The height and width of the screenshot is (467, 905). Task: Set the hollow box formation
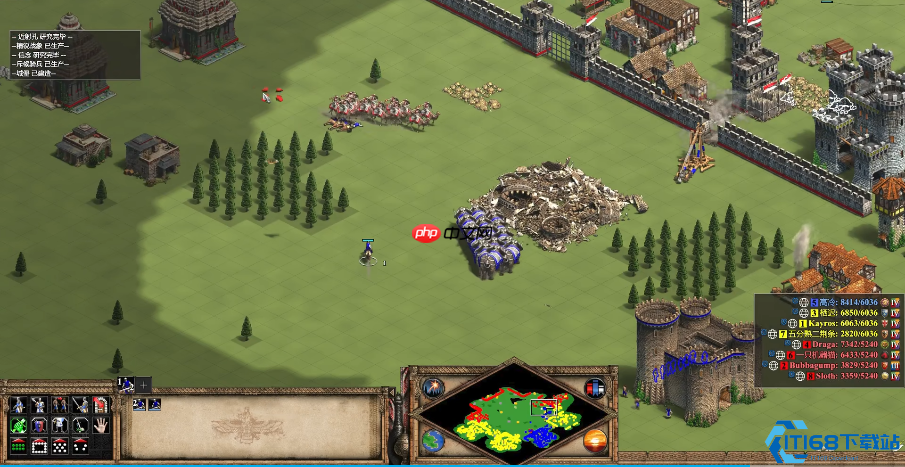coord(39,445)
